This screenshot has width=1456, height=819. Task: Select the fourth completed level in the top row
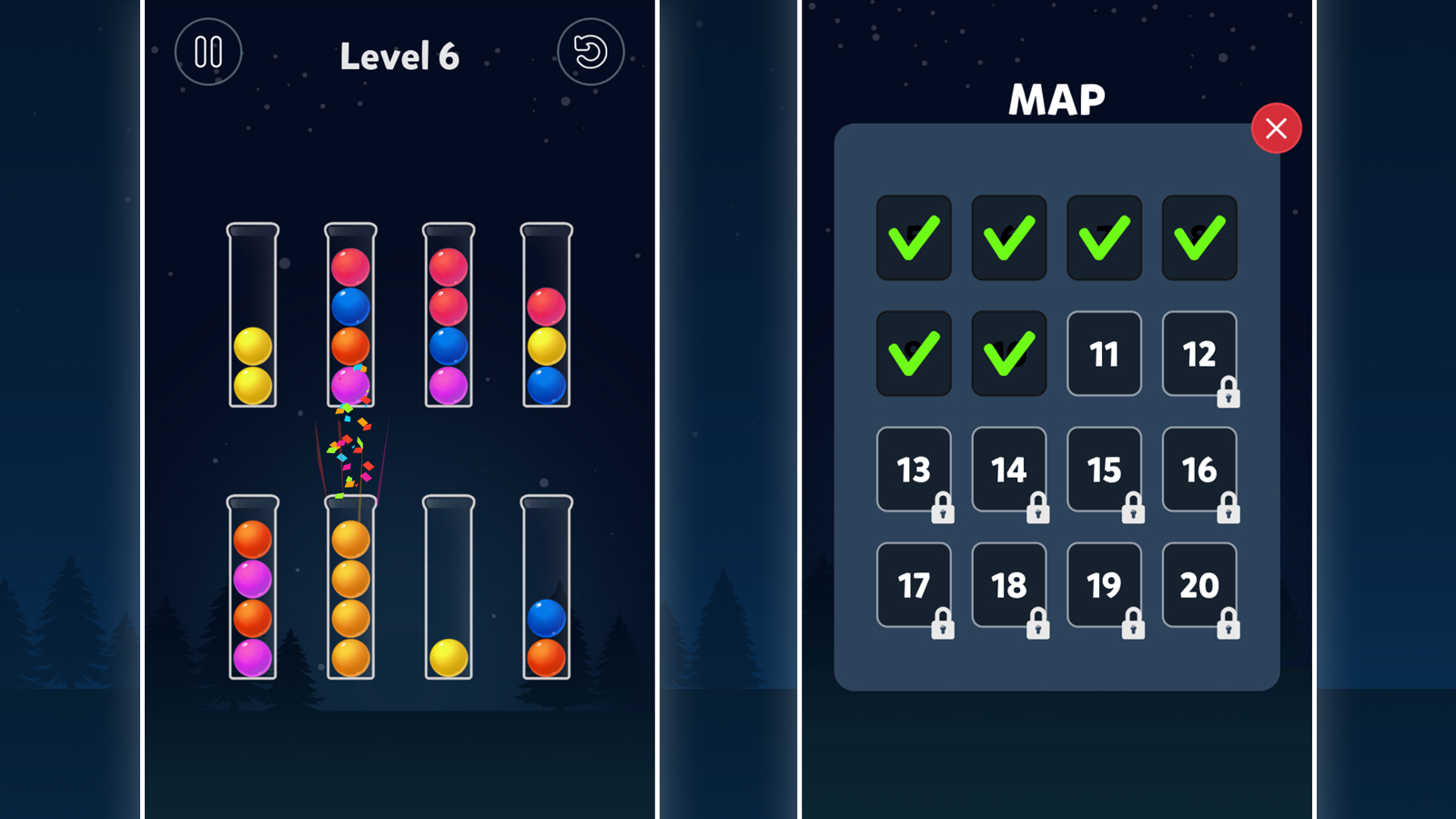click(x=1198, y=238)
